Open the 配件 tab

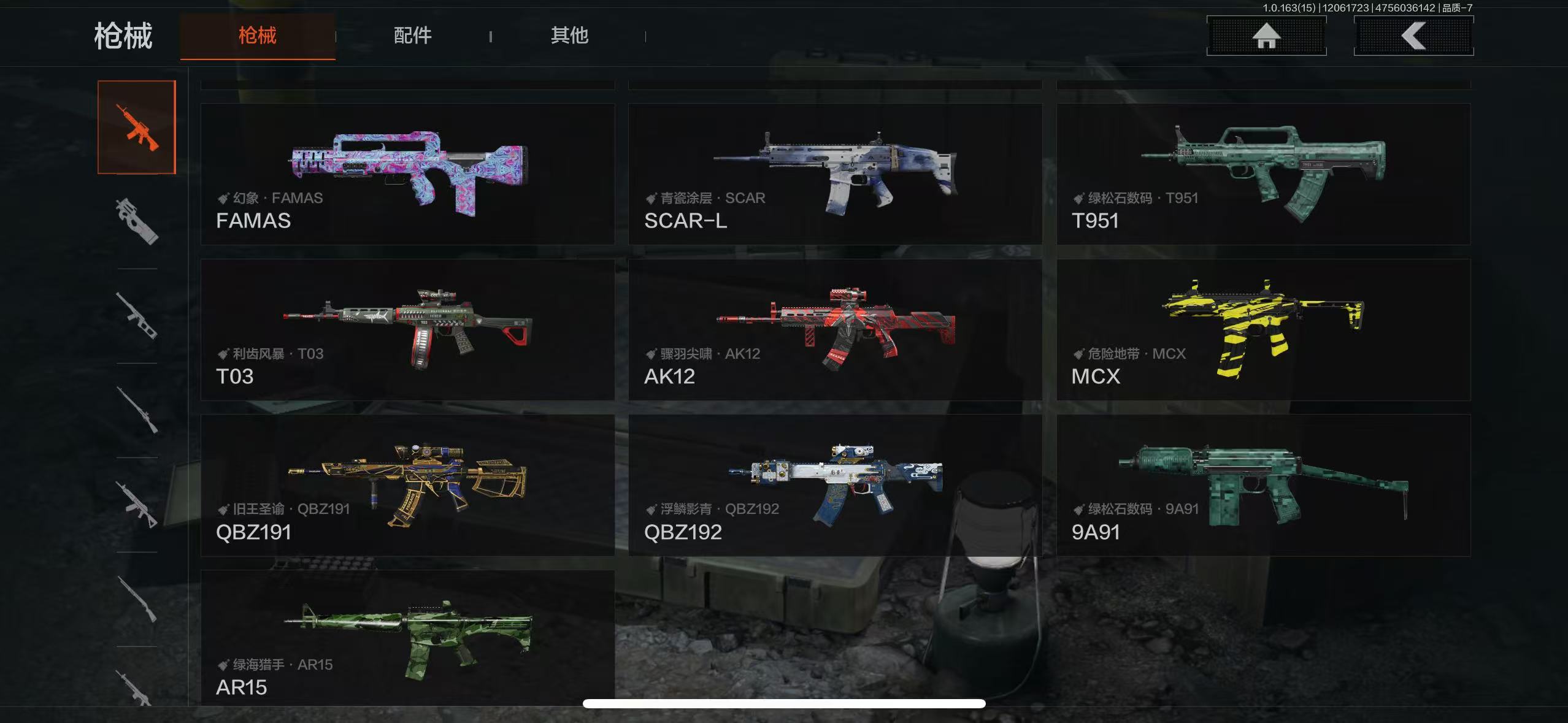(x=413, y=36)
